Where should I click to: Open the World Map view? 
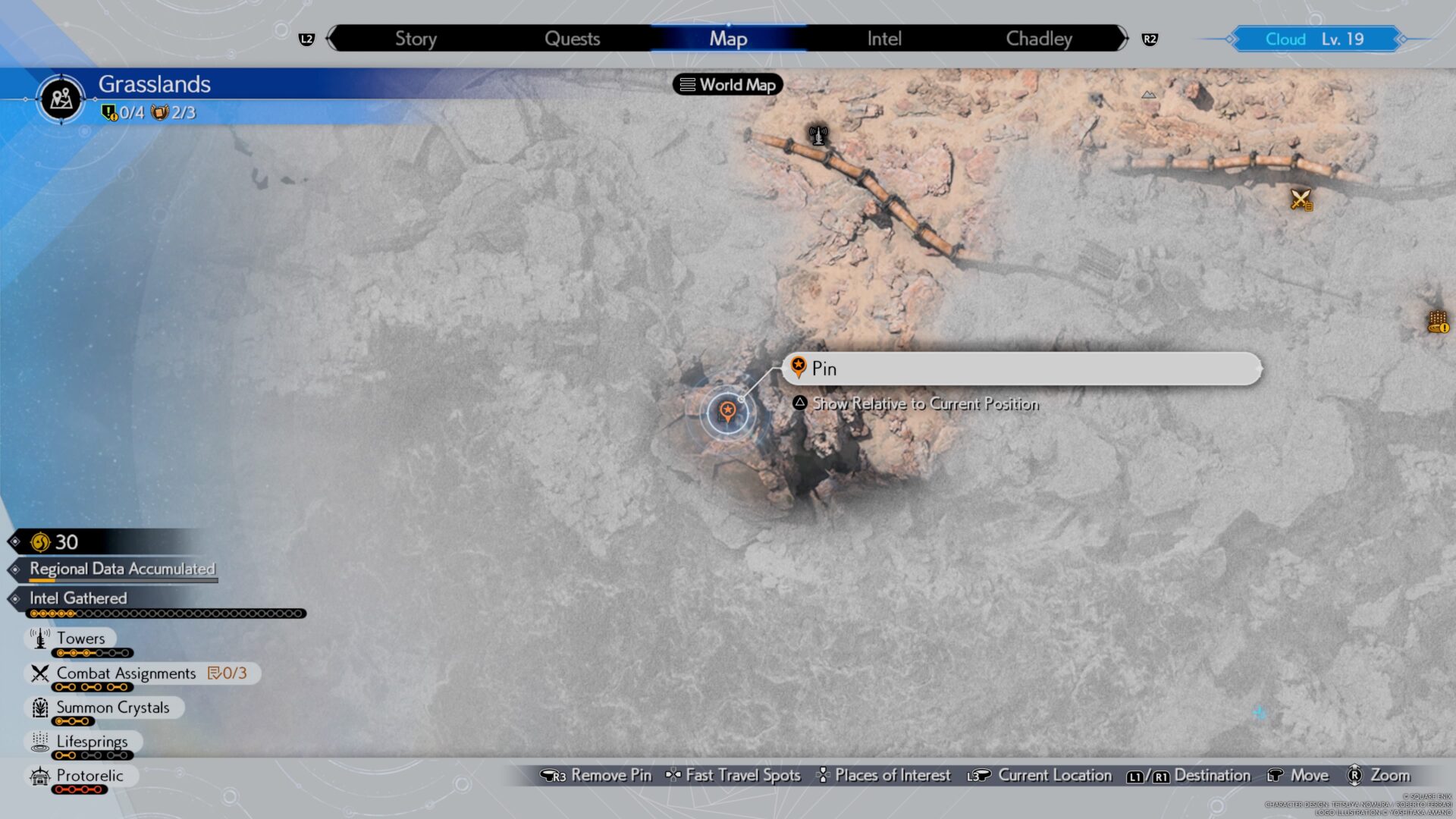point(728,85)
